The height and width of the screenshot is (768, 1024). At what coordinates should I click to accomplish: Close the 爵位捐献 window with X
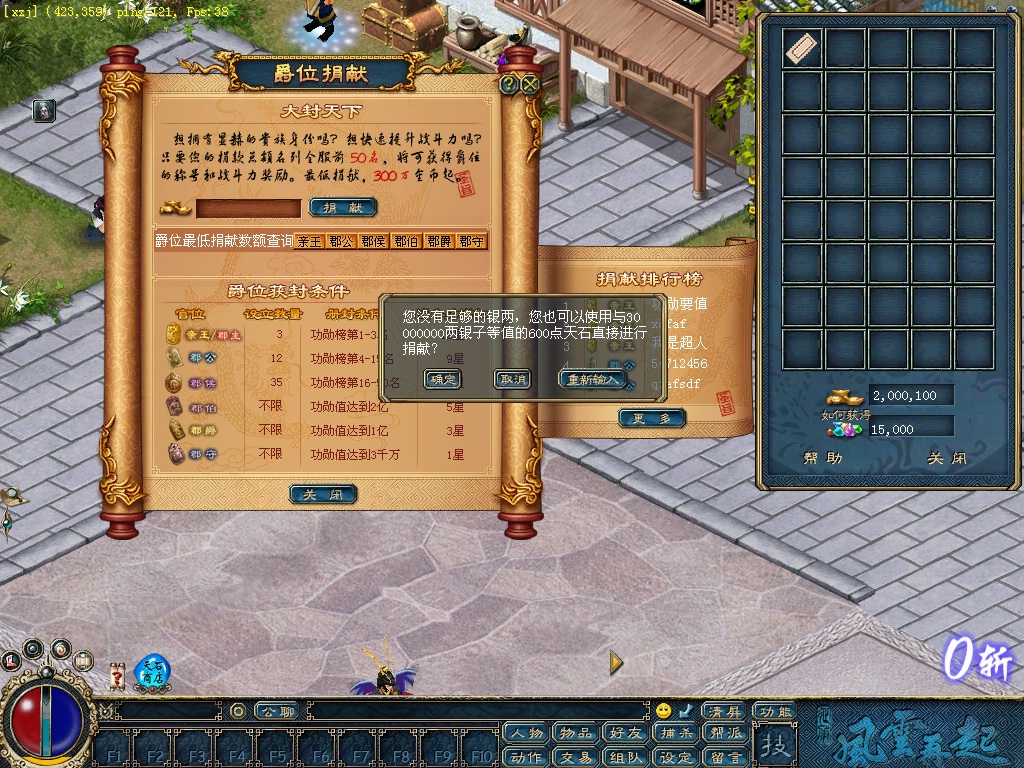(x=530, y=85)
